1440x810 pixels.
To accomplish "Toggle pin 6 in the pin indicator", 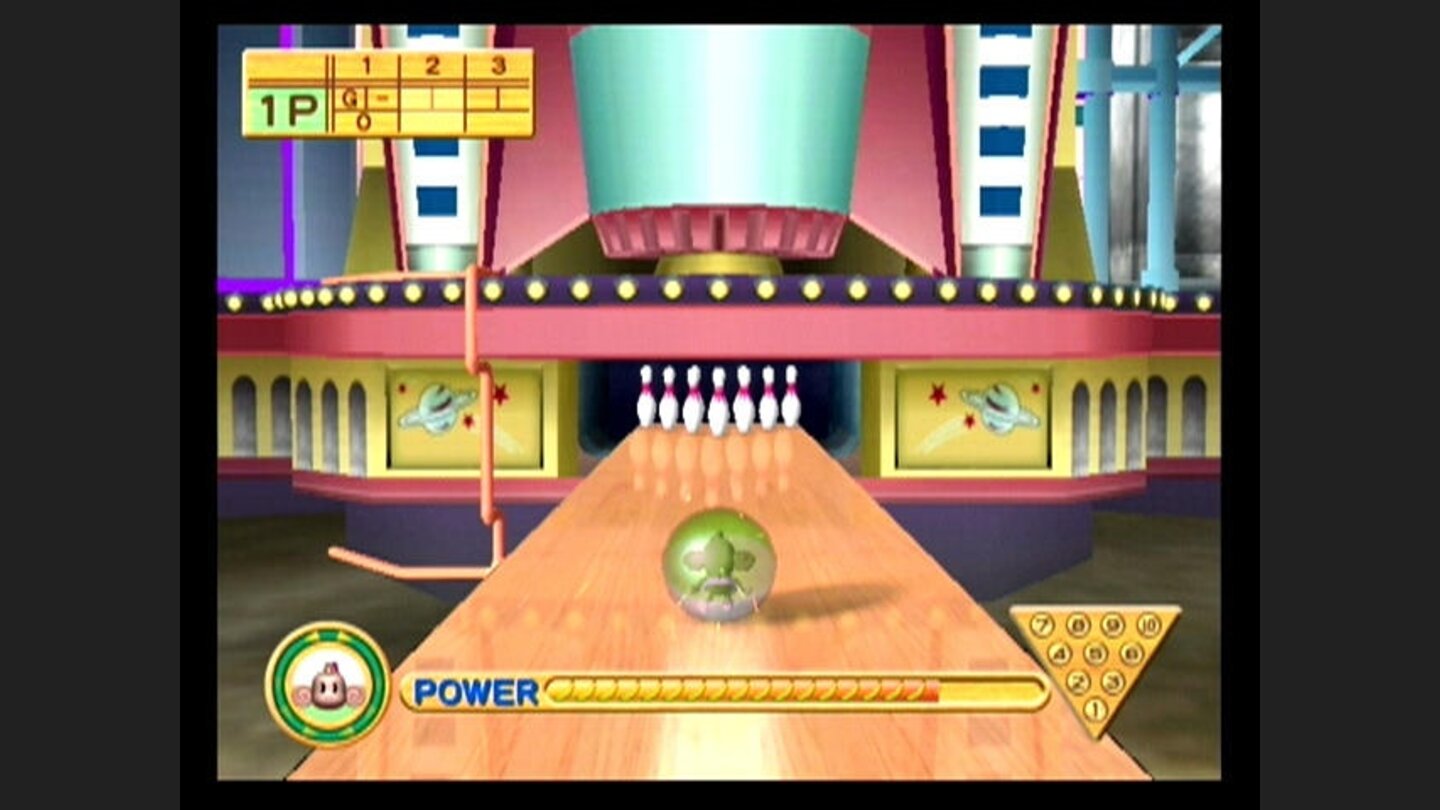I will pyautogui.click(x=1130, y=654).
